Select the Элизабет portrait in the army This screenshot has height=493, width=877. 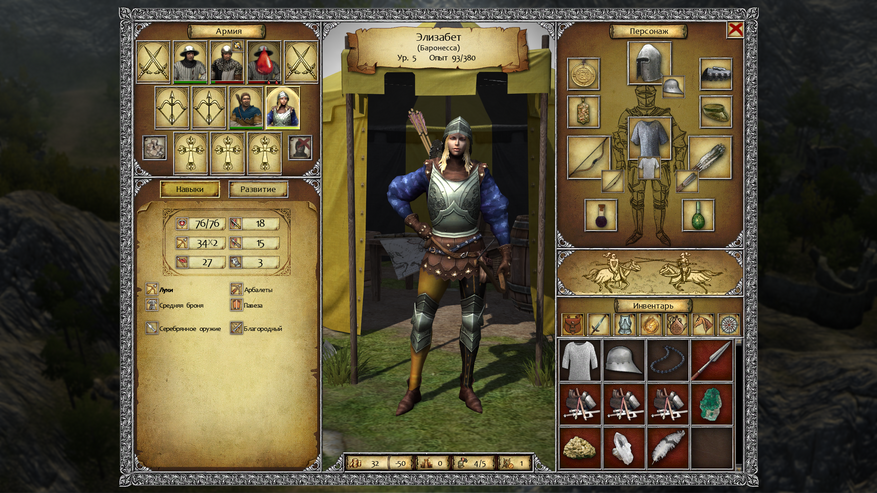(282, 107)
